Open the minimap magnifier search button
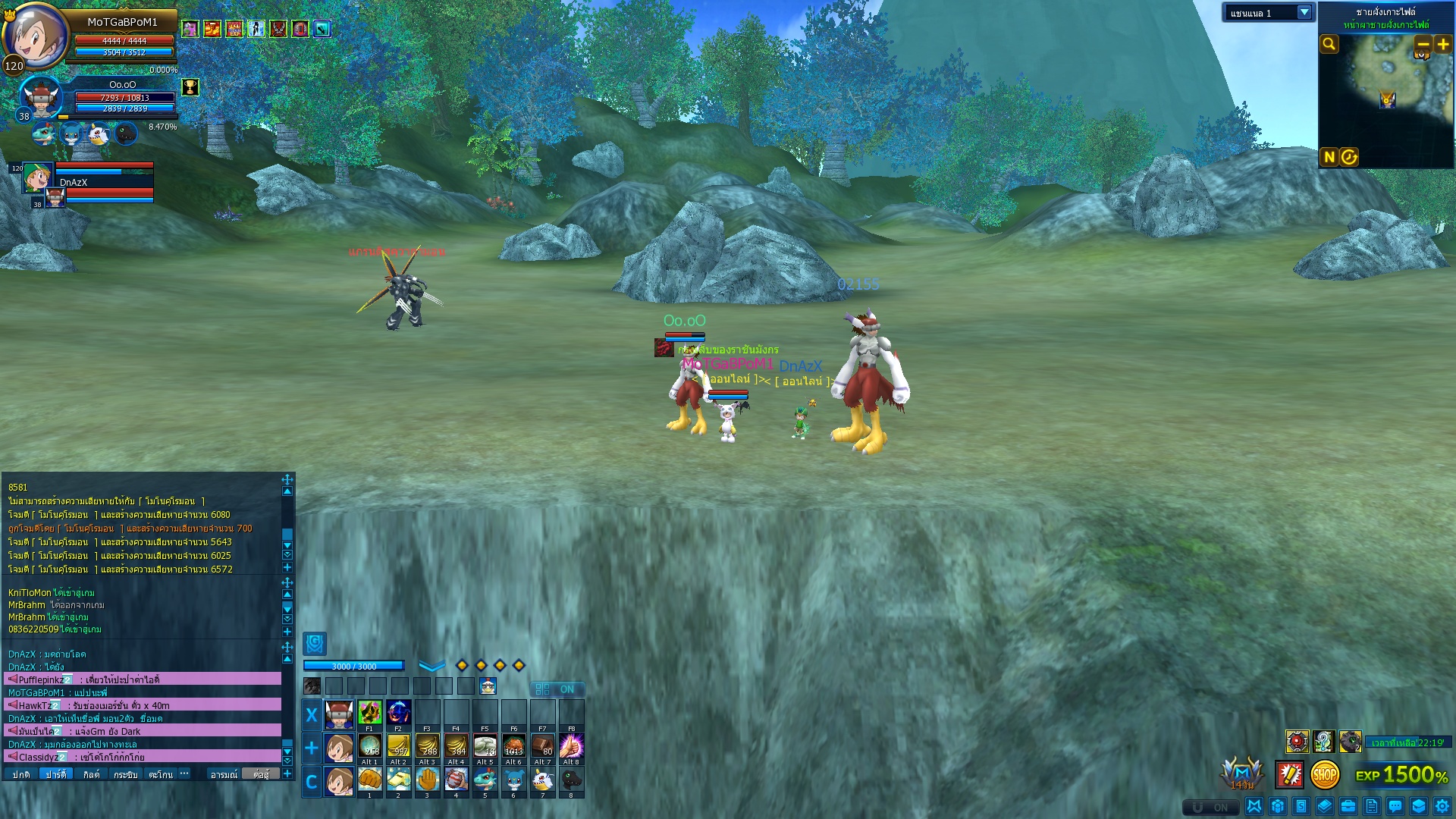The width and height of the screenshot is (1456, 819). tap(1329, 44)
